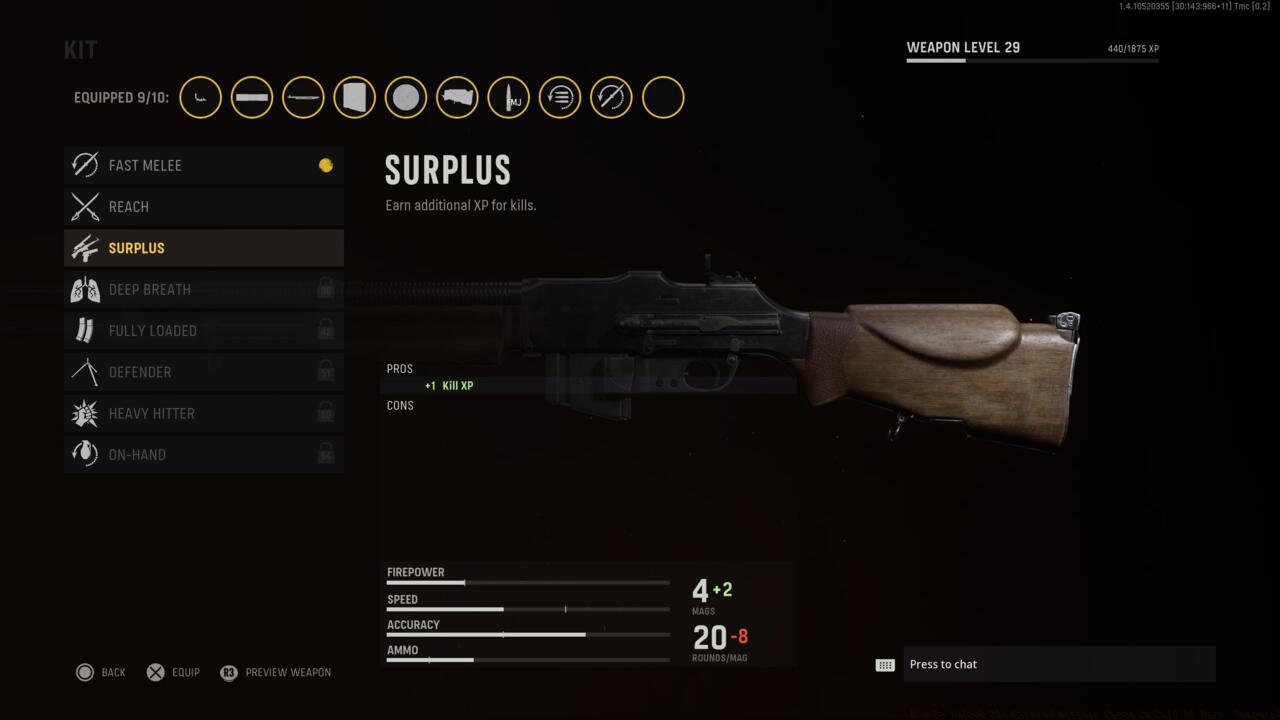This screenshot has width=1280, height=720.
Task: Open the FMJ bullet attachment slot
Action: point(509,98)
